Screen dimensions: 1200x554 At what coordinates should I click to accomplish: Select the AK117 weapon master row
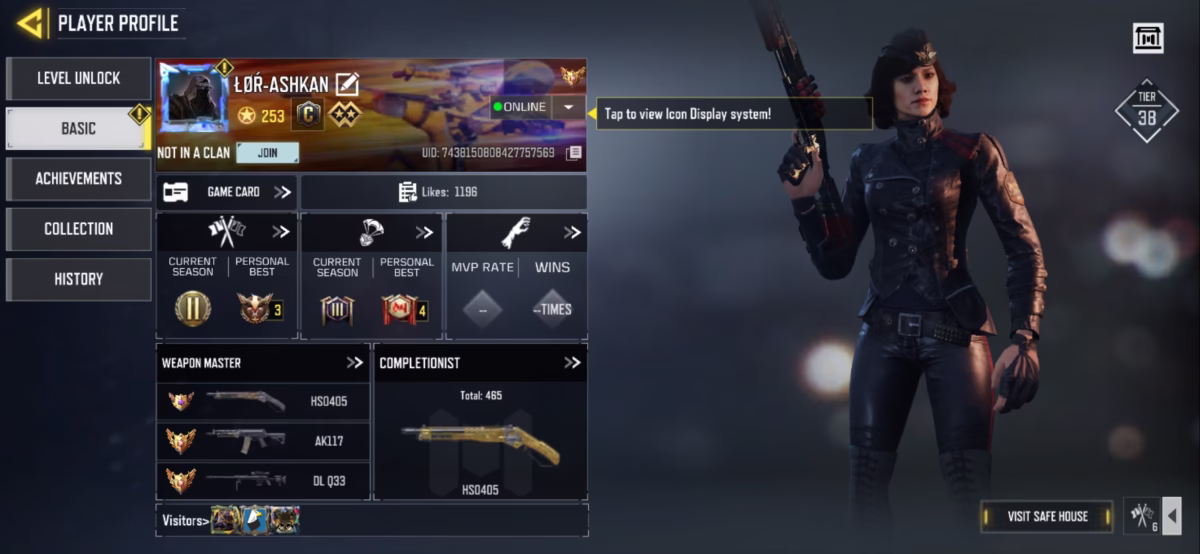263,441
